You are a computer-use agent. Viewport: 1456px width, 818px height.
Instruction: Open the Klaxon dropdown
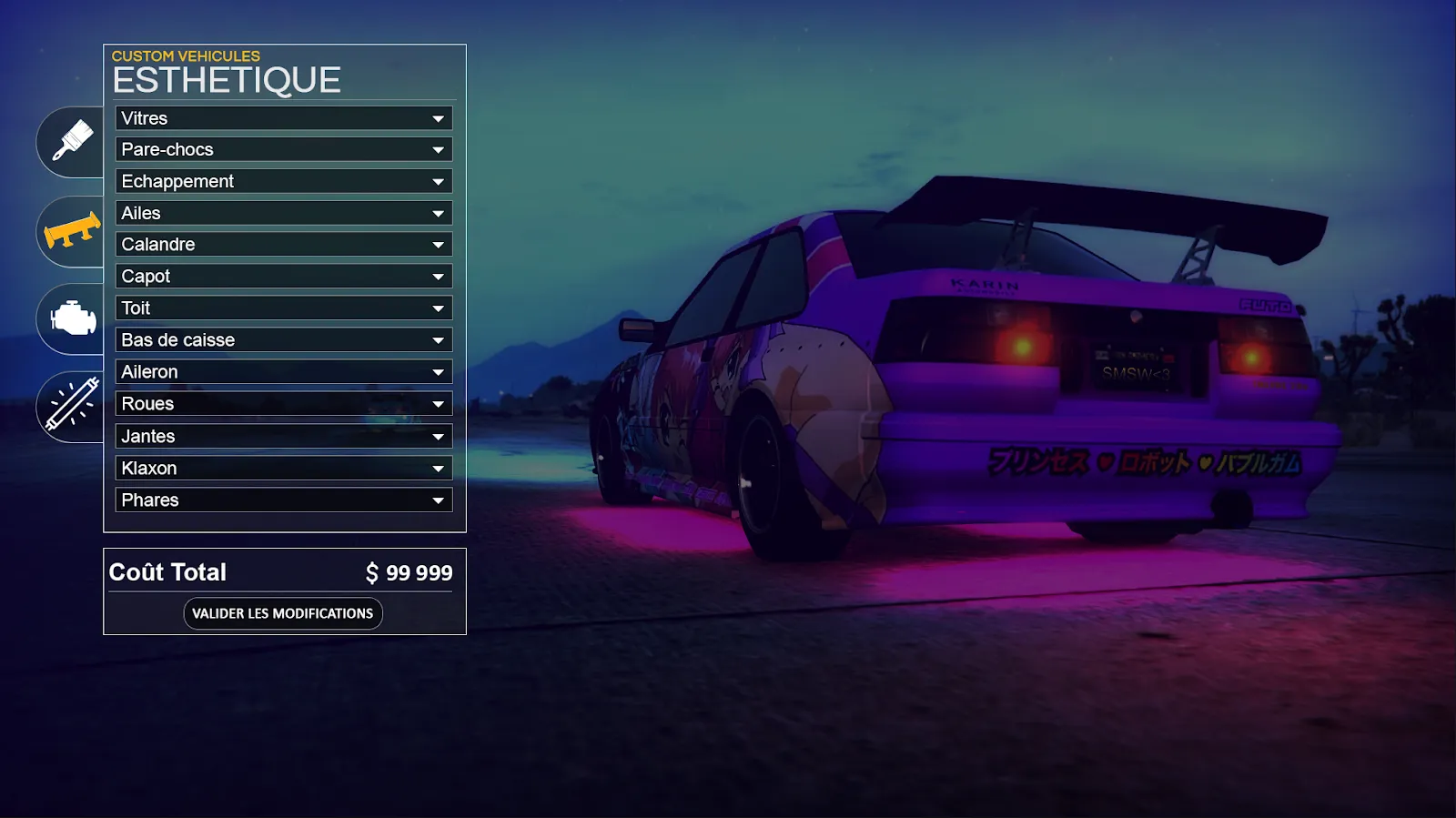click(284, 469)
